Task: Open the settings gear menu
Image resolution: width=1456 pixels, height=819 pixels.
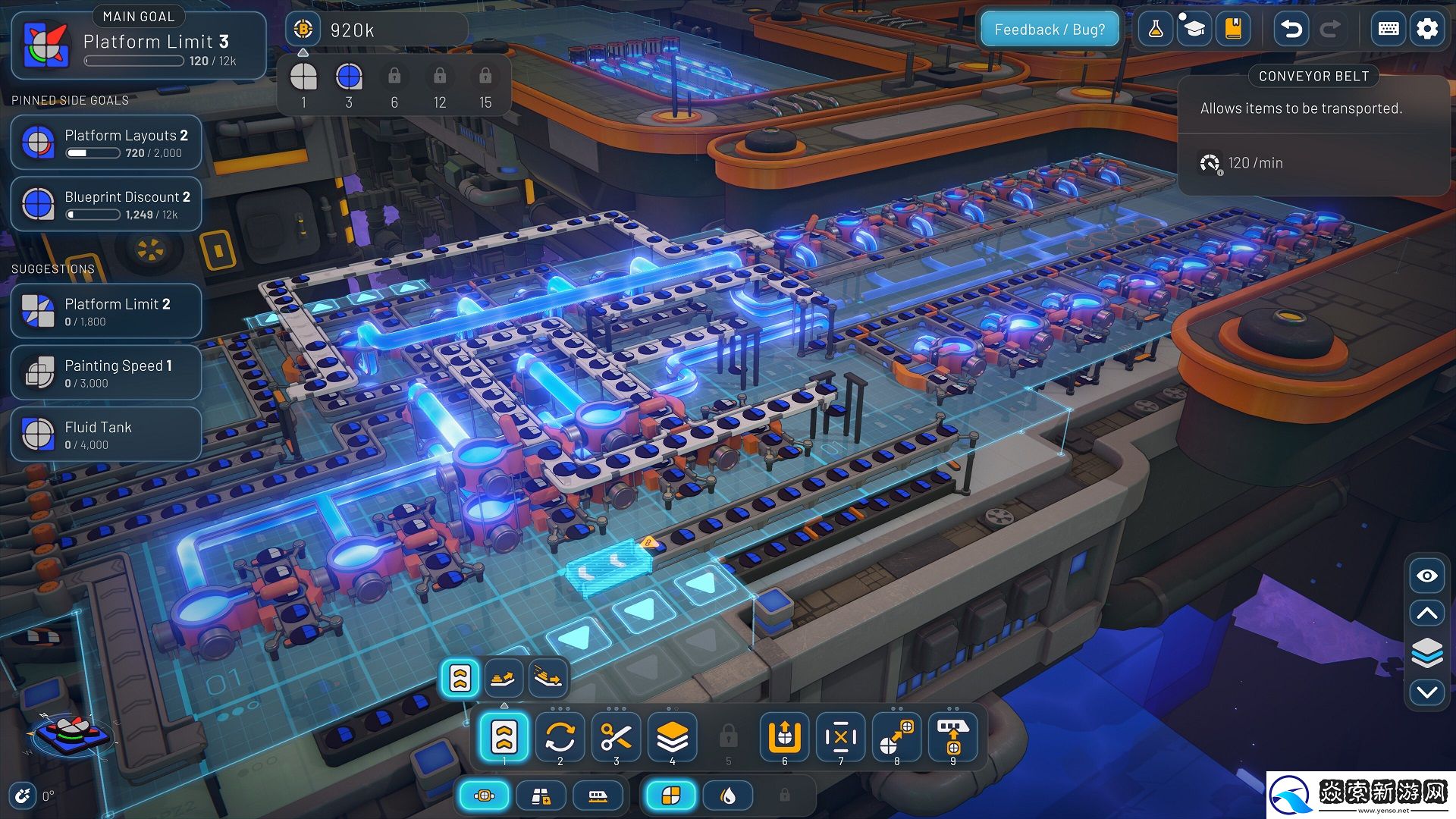Action: click(1427, 30)
